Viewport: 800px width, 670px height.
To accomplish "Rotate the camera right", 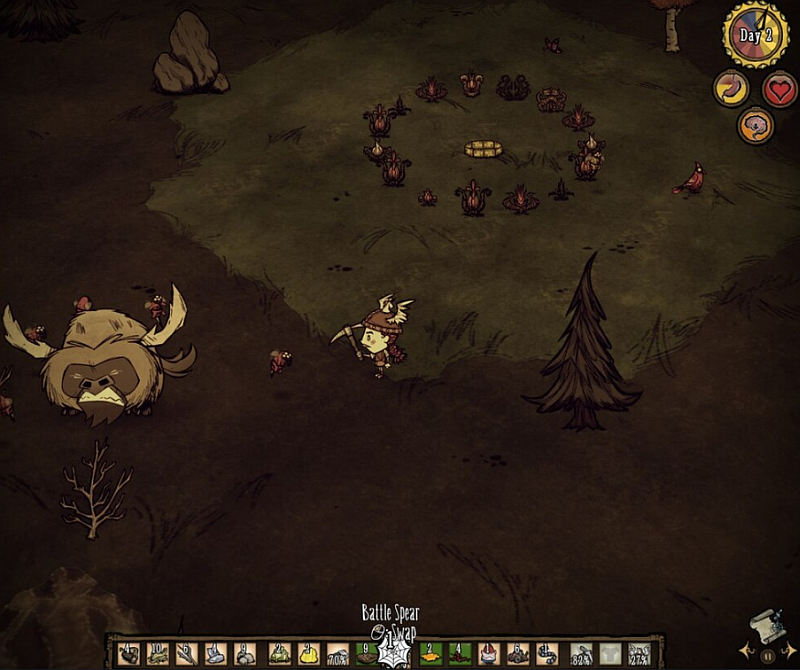I will click(787, 655).
